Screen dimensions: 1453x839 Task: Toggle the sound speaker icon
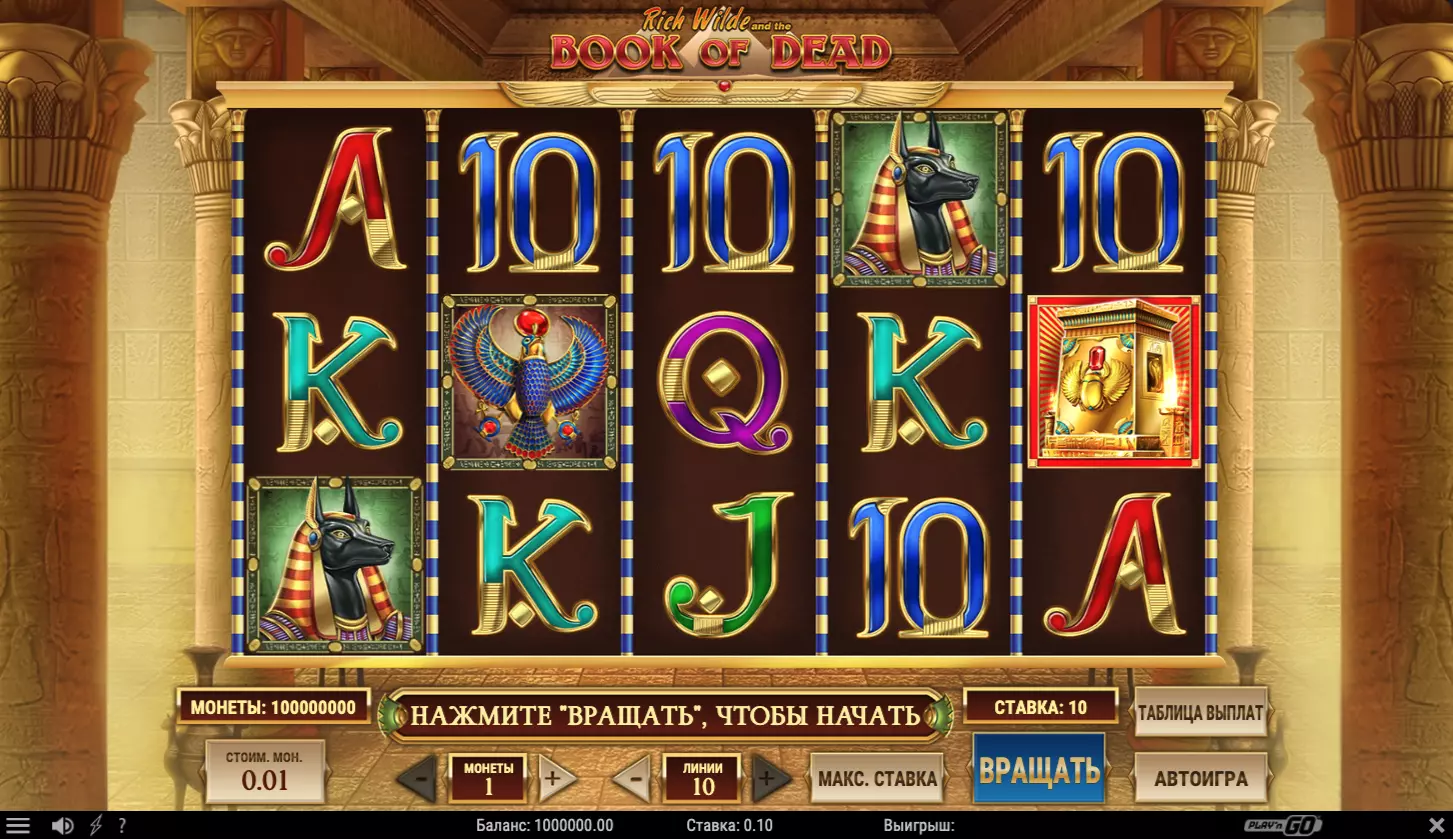point(62,826)
